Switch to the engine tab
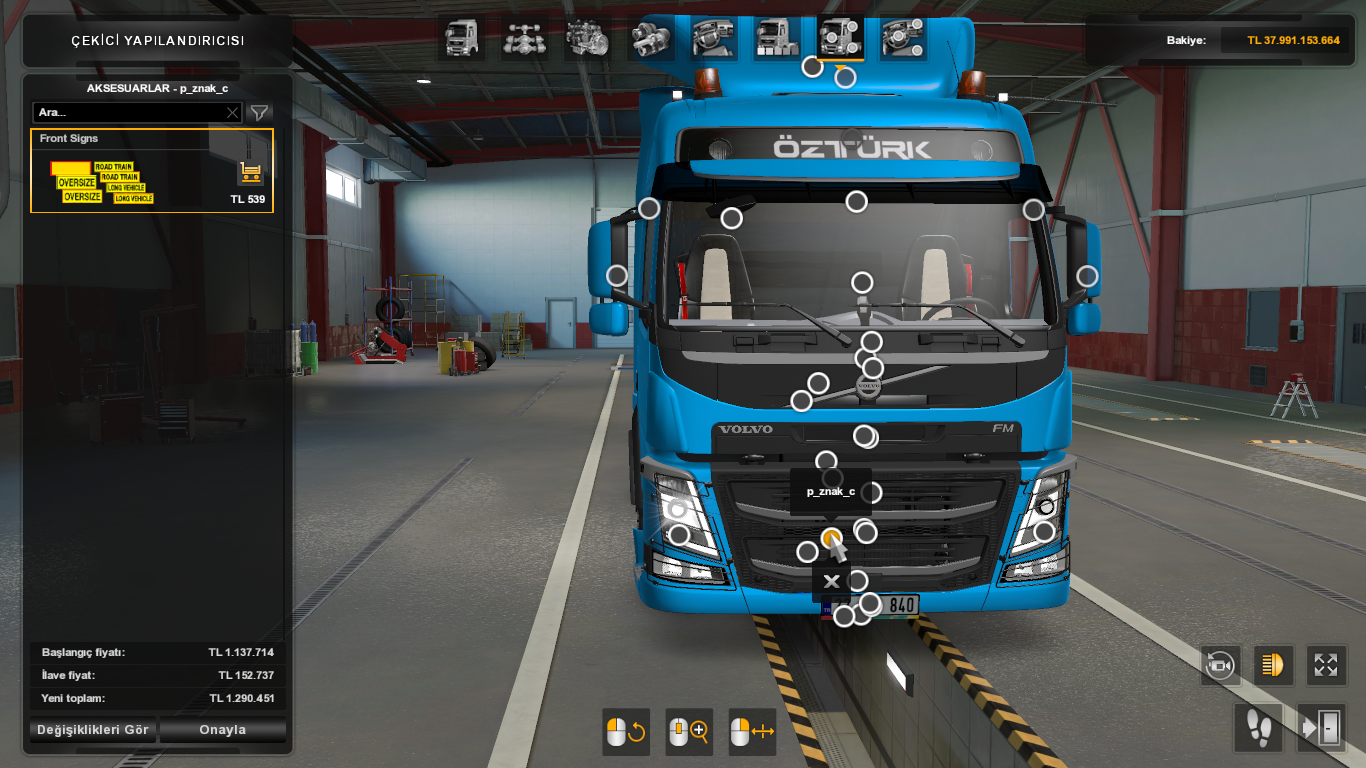 click(x=585, y=38)
